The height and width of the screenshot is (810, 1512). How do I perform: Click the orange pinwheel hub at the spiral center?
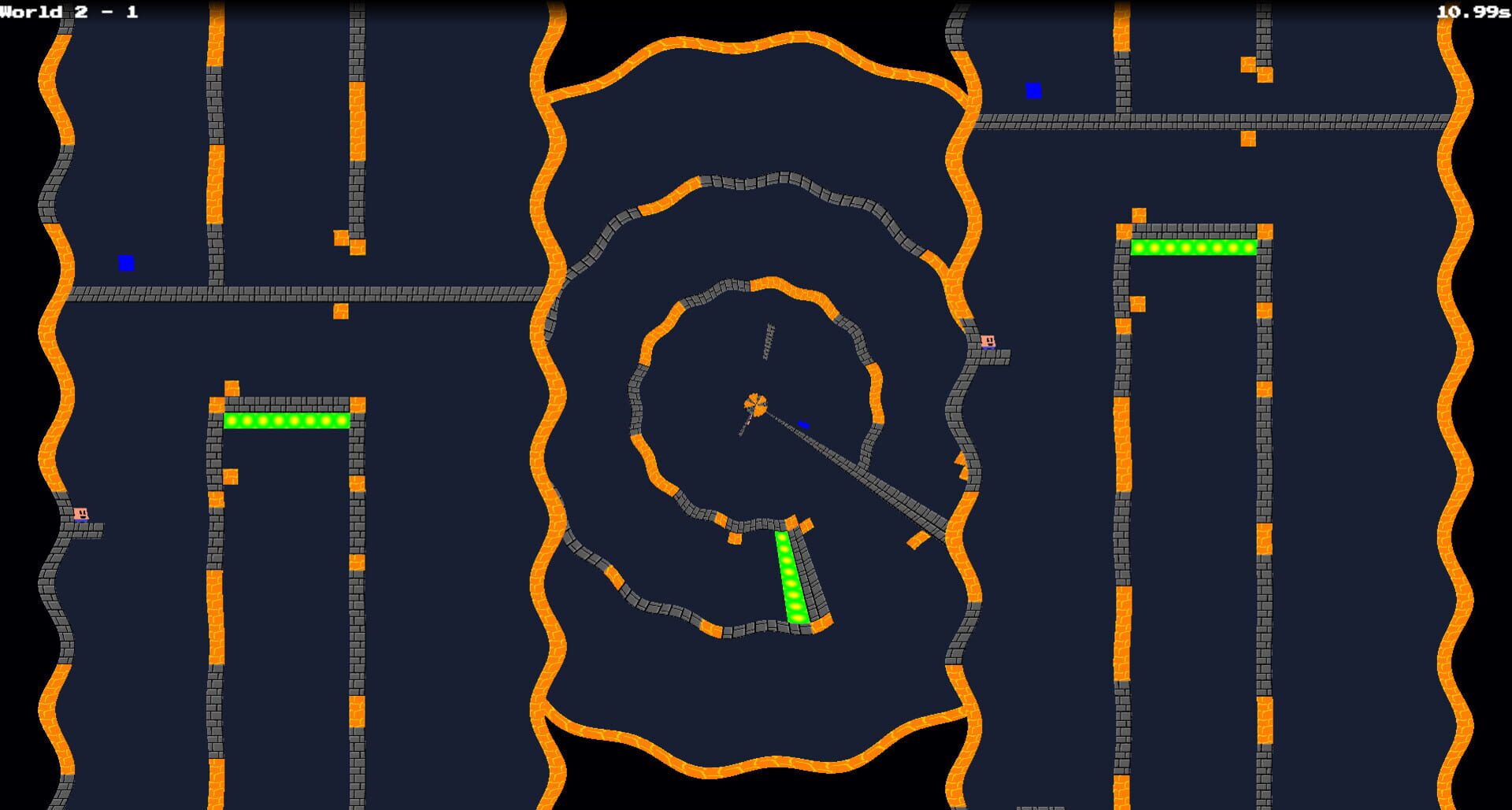coord(755,403)
